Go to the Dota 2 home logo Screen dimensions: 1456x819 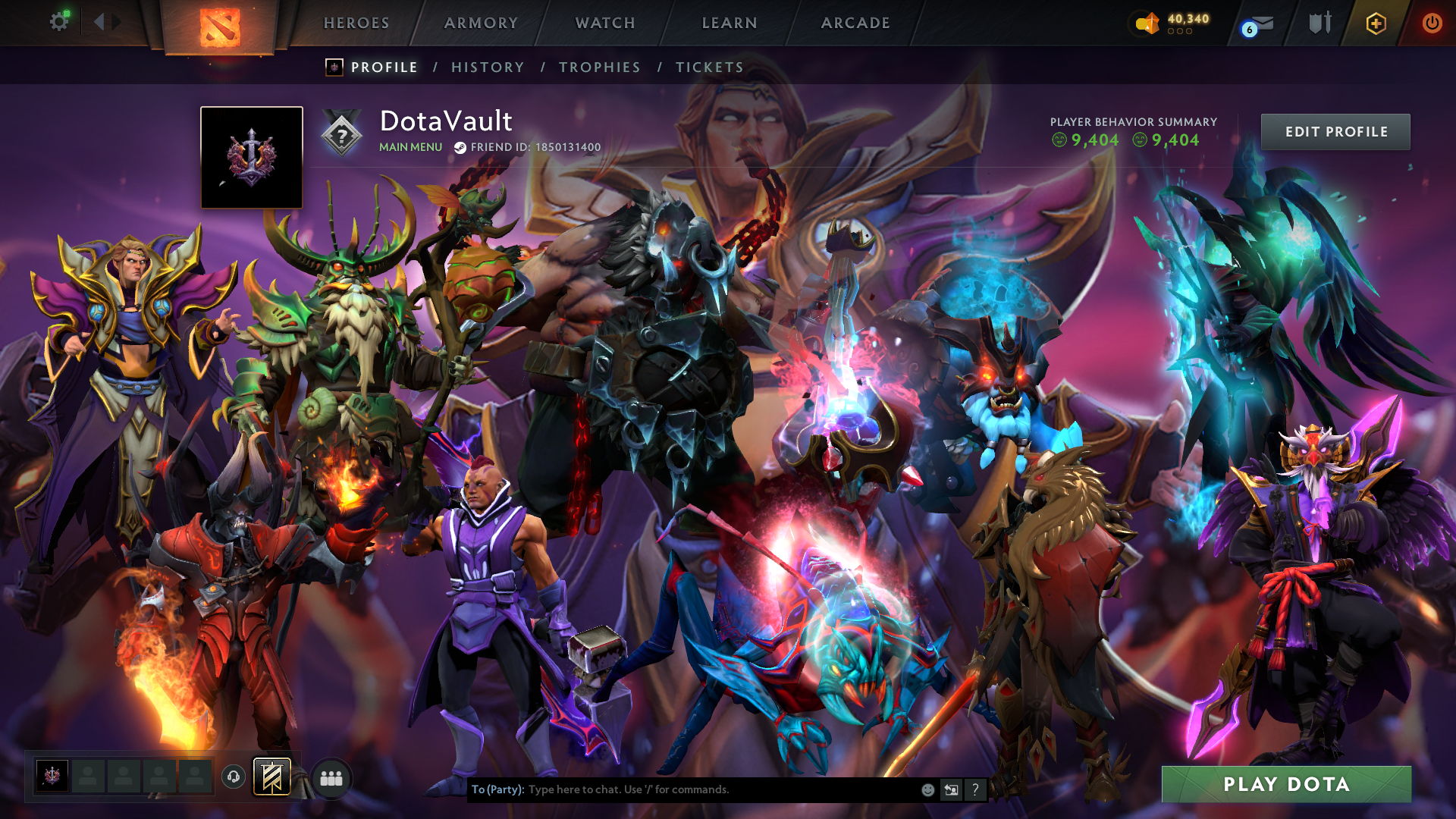point(220,27)
